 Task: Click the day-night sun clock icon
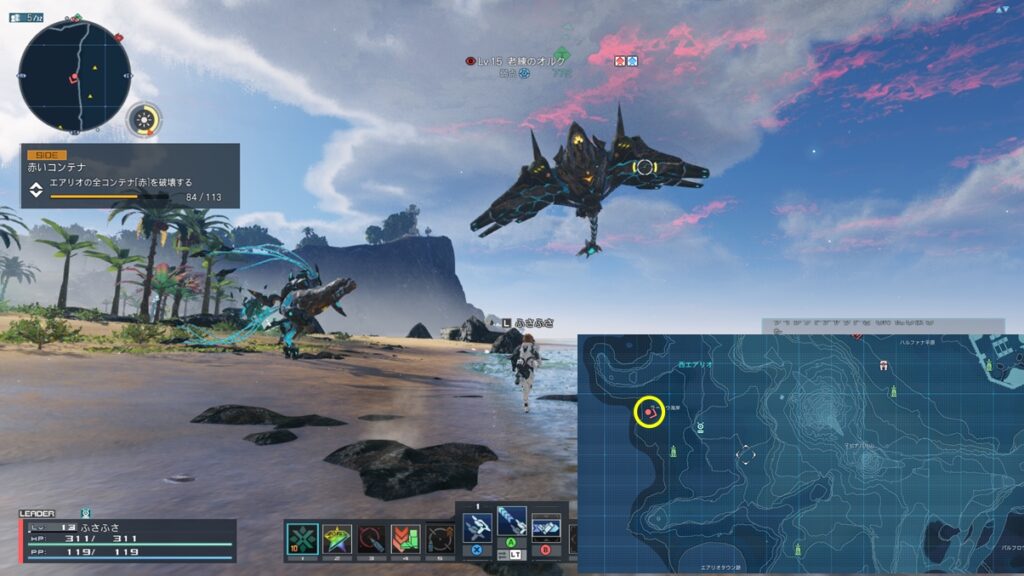click(146, 120)
